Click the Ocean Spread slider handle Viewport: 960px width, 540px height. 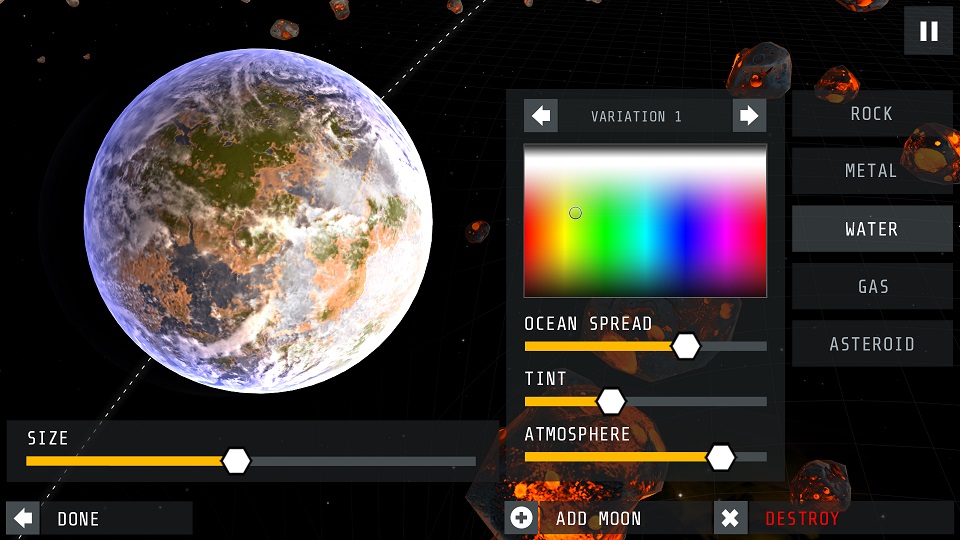[685, 346]
